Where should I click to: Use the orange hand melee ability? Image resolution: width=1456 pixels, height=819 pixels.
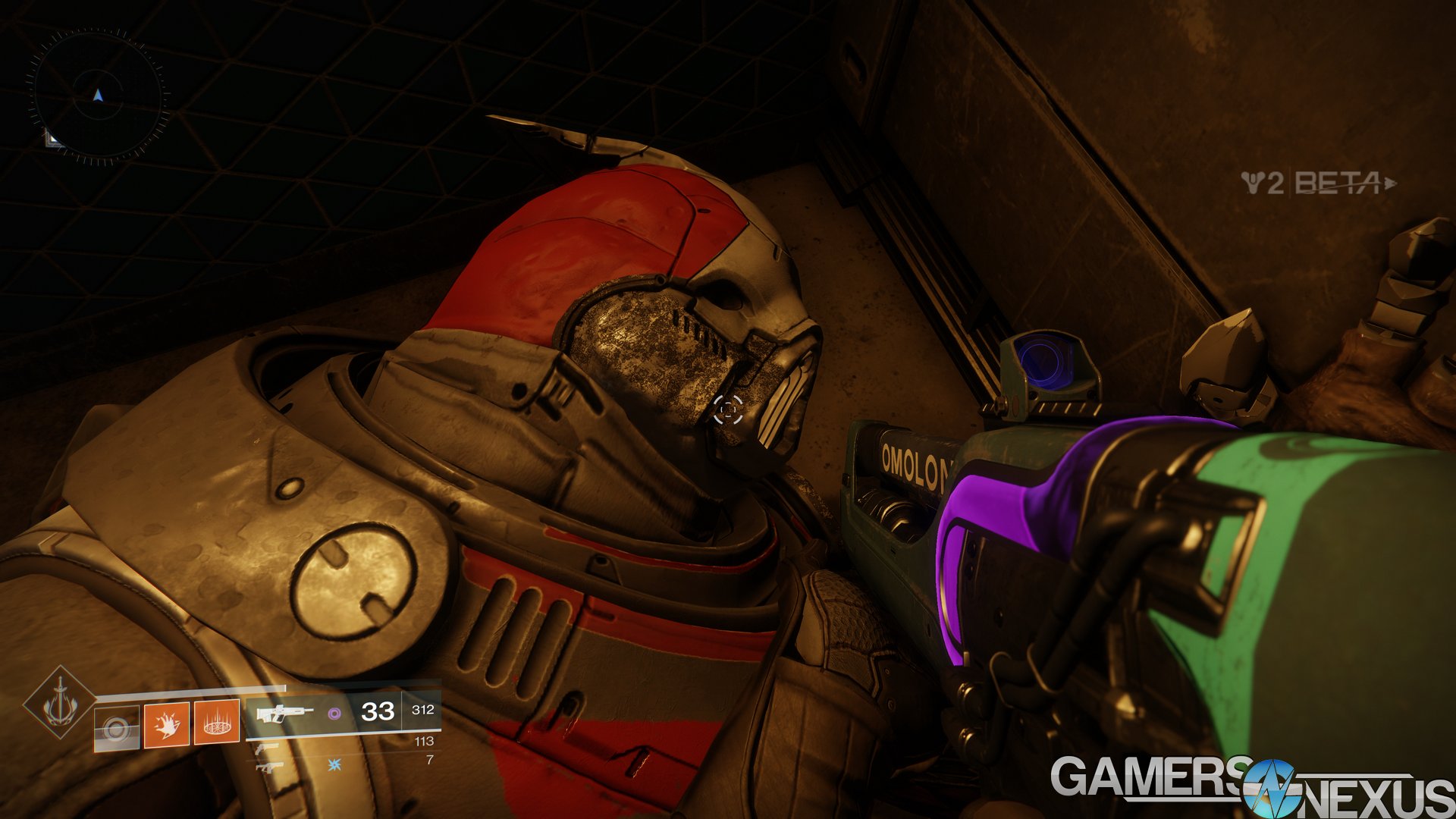[166, 723]
